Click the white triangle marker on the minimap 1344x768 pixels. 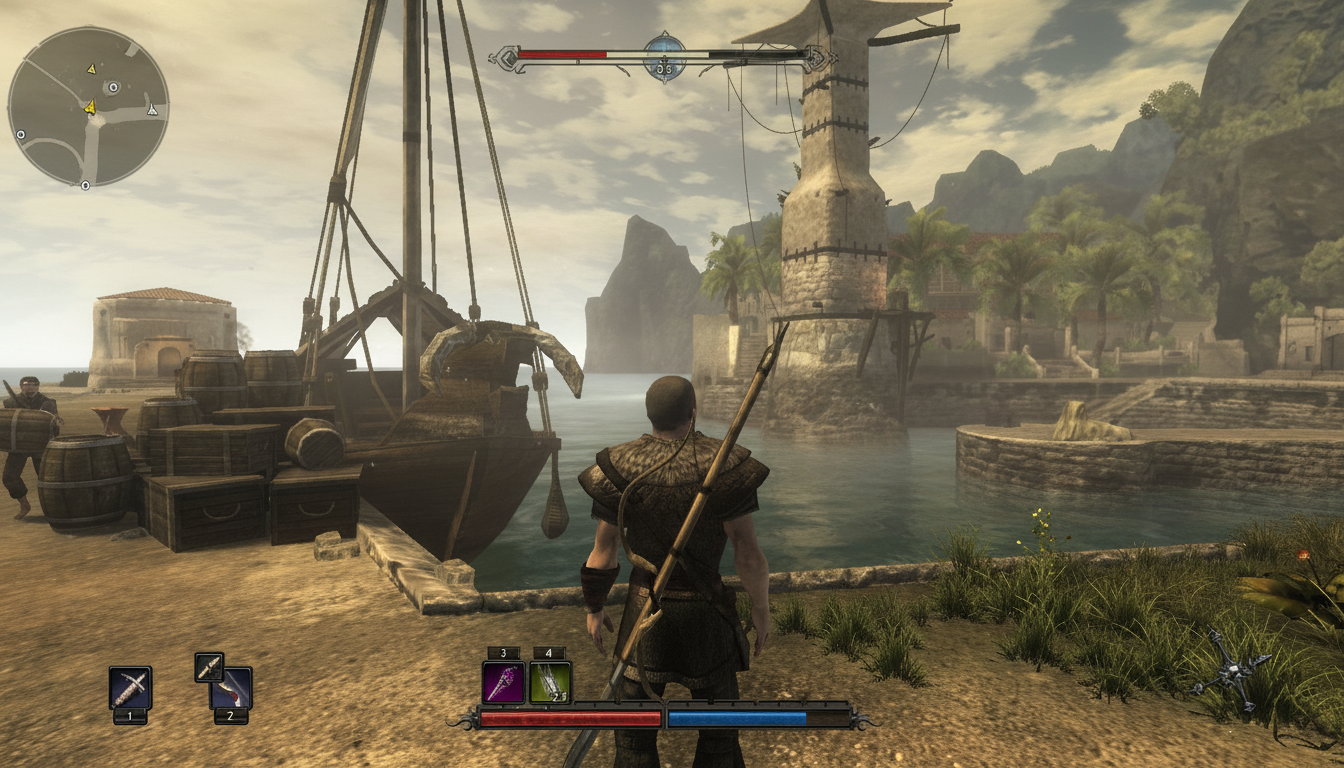pos(152,110)
